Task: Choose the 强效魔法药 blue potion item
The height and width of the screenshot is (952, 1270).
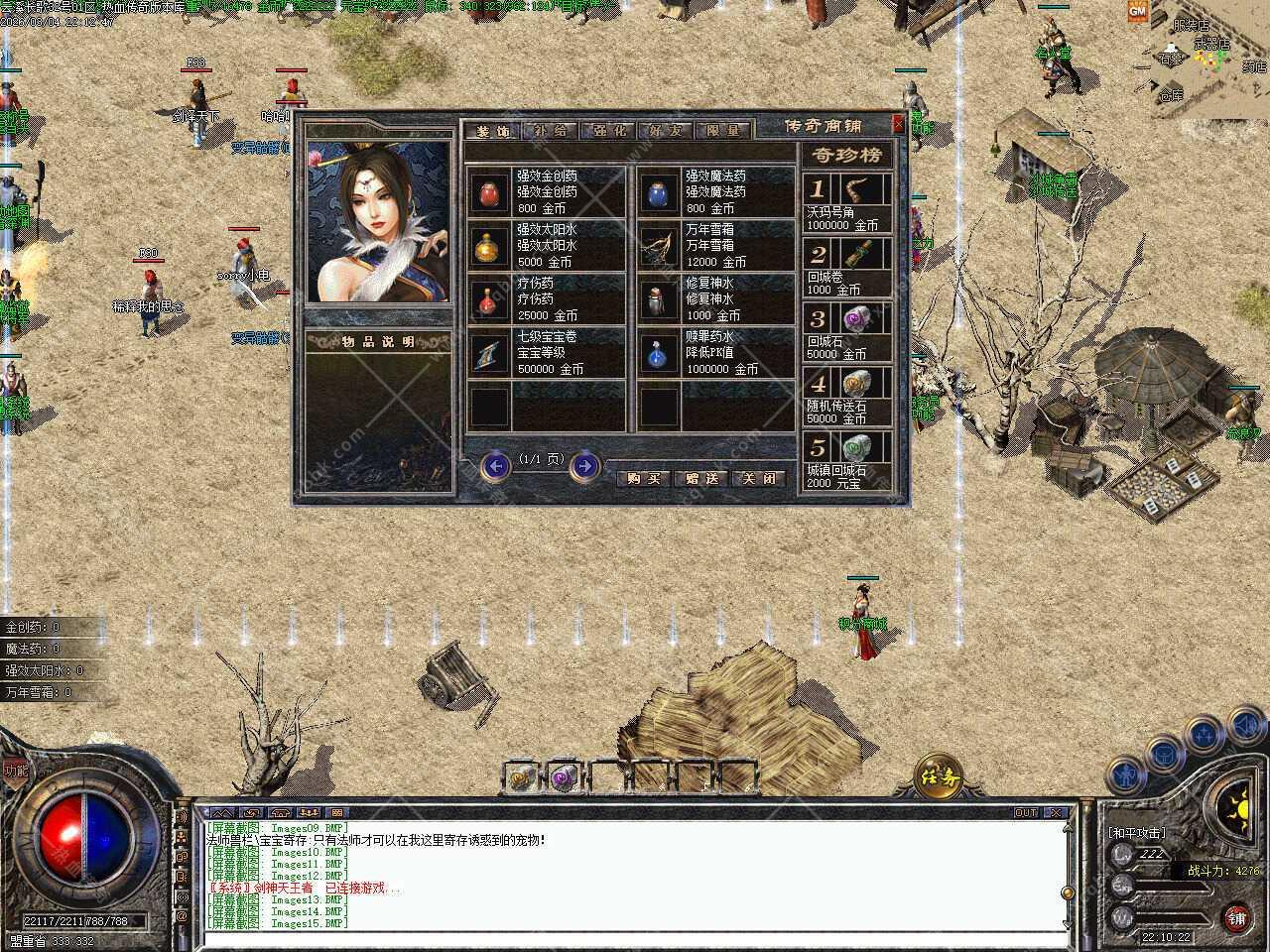Action: (657, 192)
